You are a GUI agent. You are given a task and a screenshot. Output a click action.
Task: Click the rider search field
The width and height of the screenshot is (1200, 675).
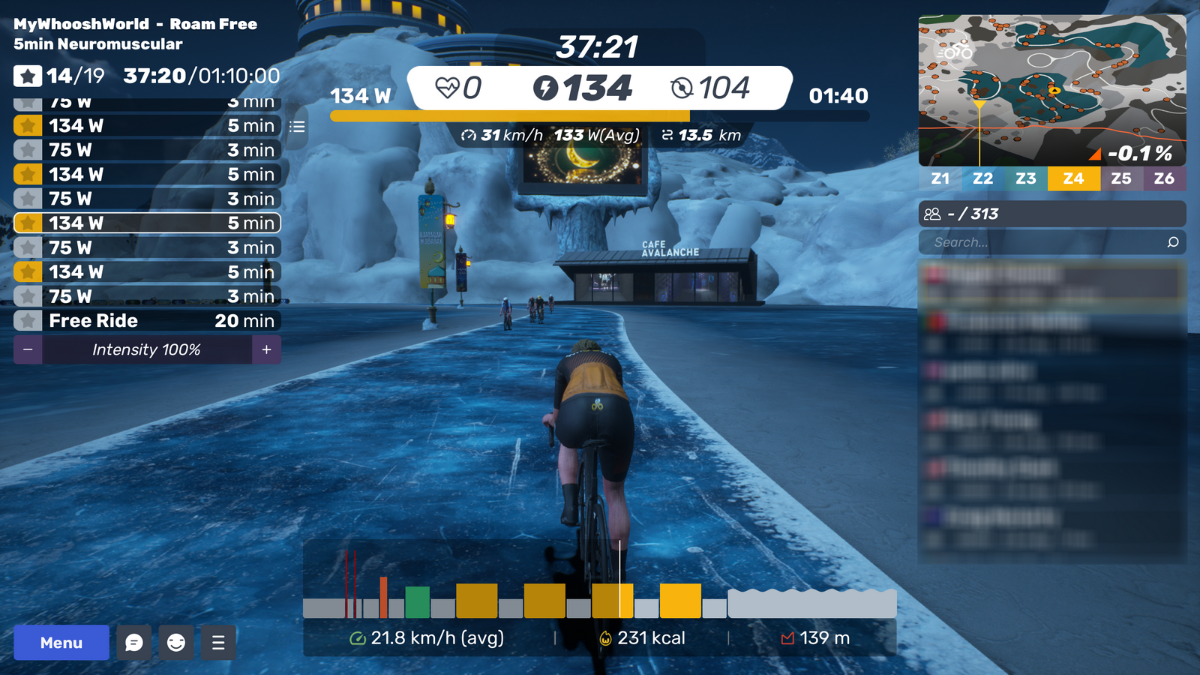click(x=1040, y=242)
